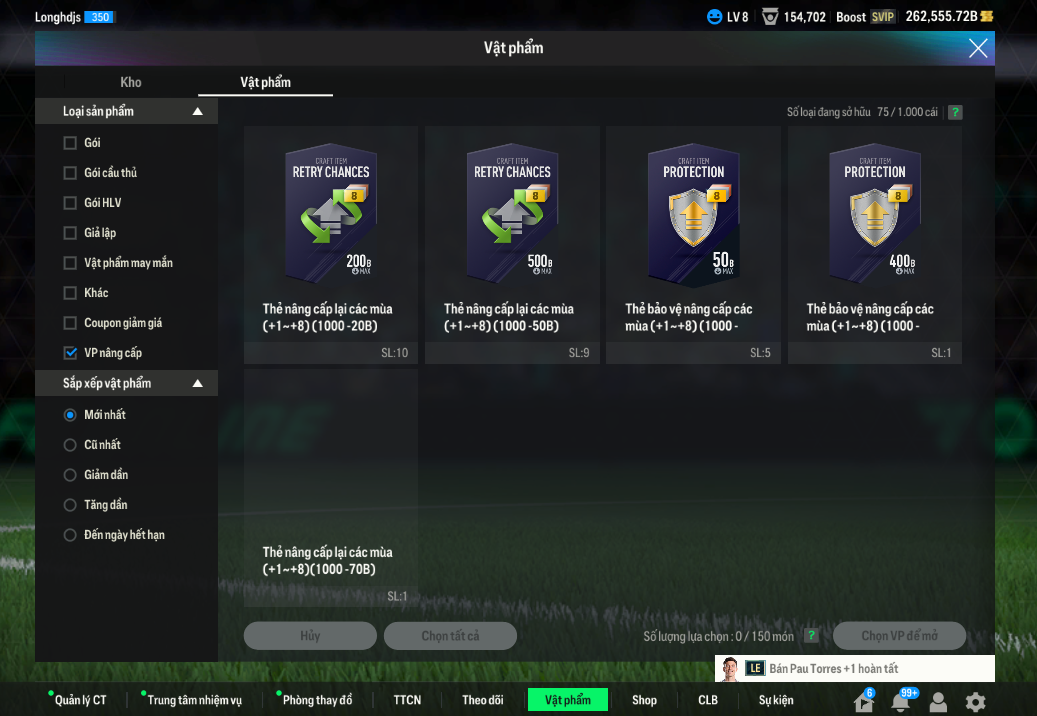Toggle the Vật phẩm may mắn checkbox

[70, 263]
